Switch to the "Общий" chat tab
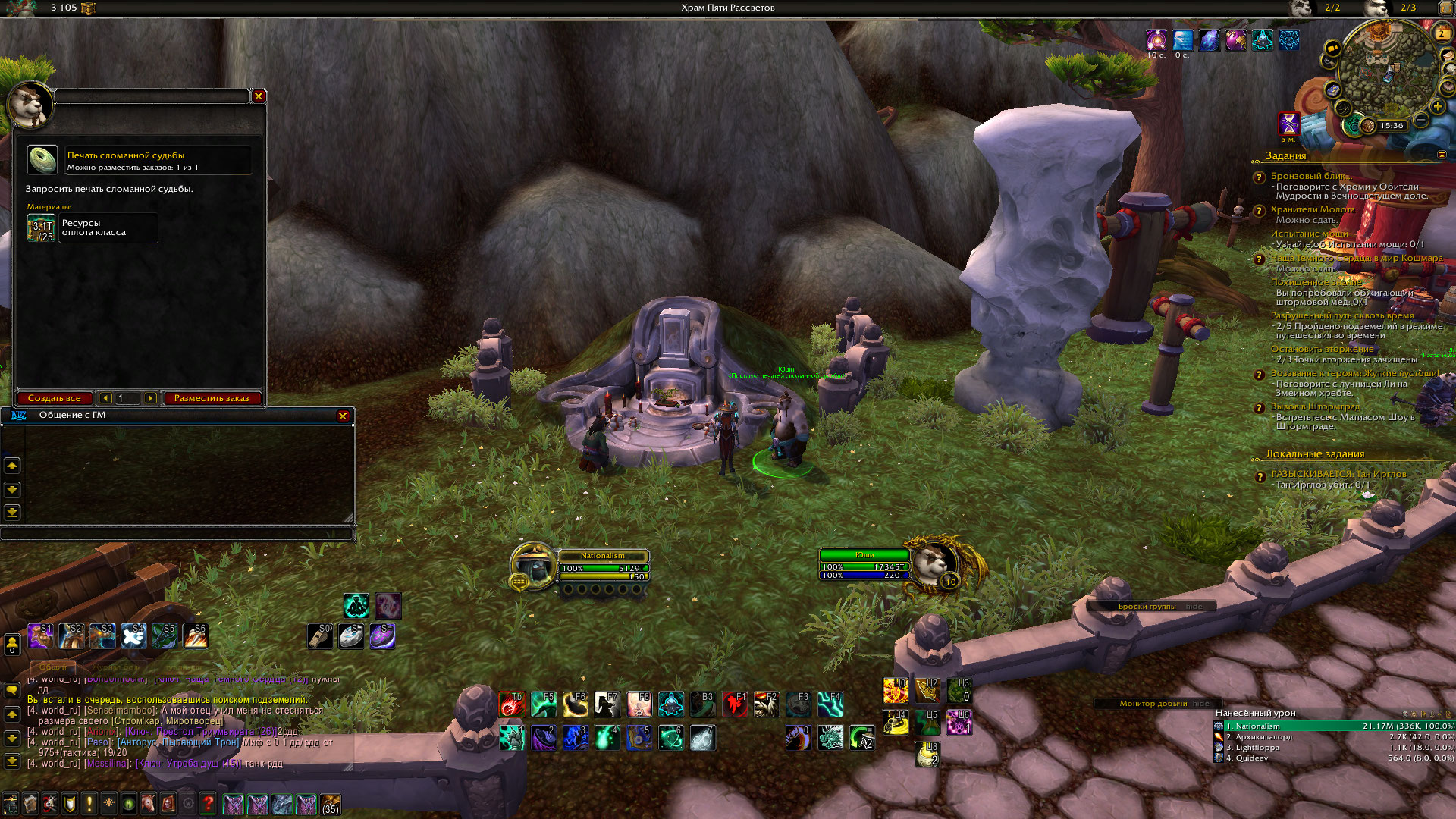This screenshot has height=819, width=1456. 53,667
